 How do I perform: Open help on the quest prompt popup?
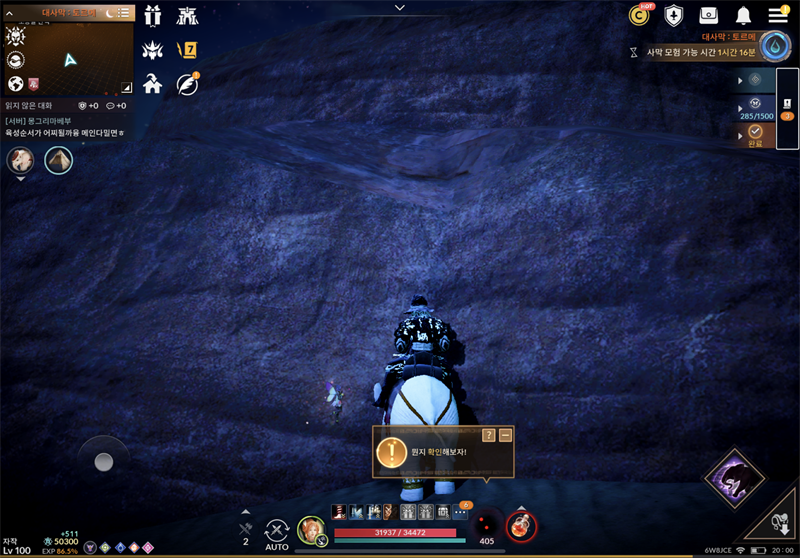tap(489, 435)
